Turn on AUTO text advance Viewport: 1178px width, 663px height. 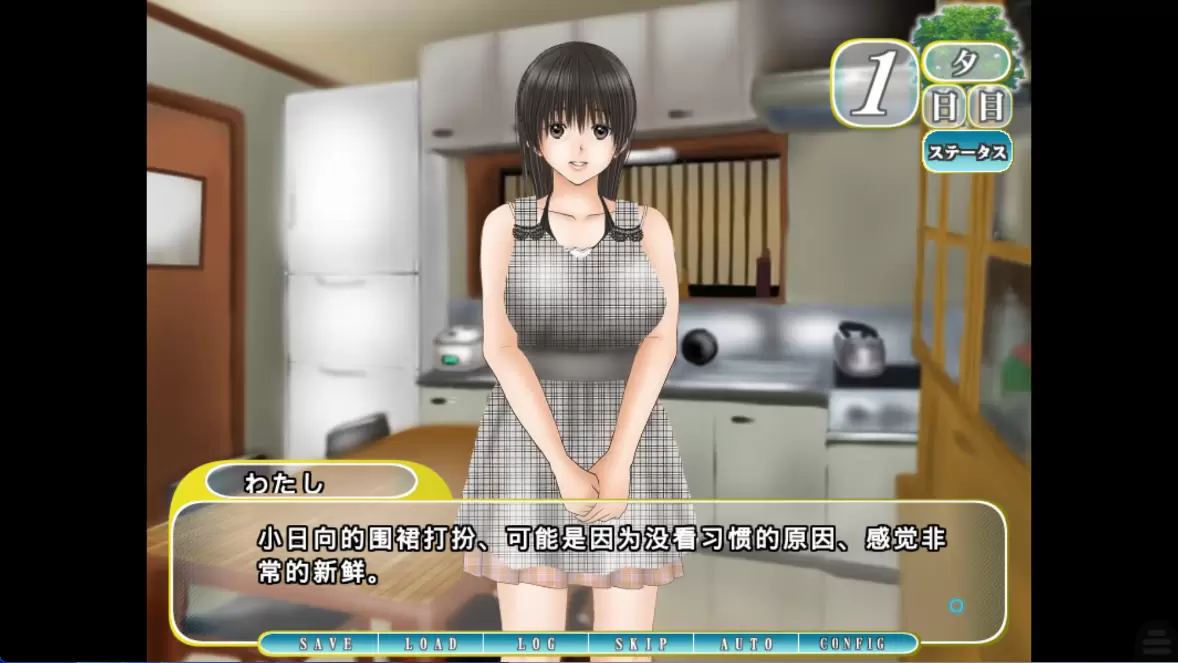click(747, 644)
